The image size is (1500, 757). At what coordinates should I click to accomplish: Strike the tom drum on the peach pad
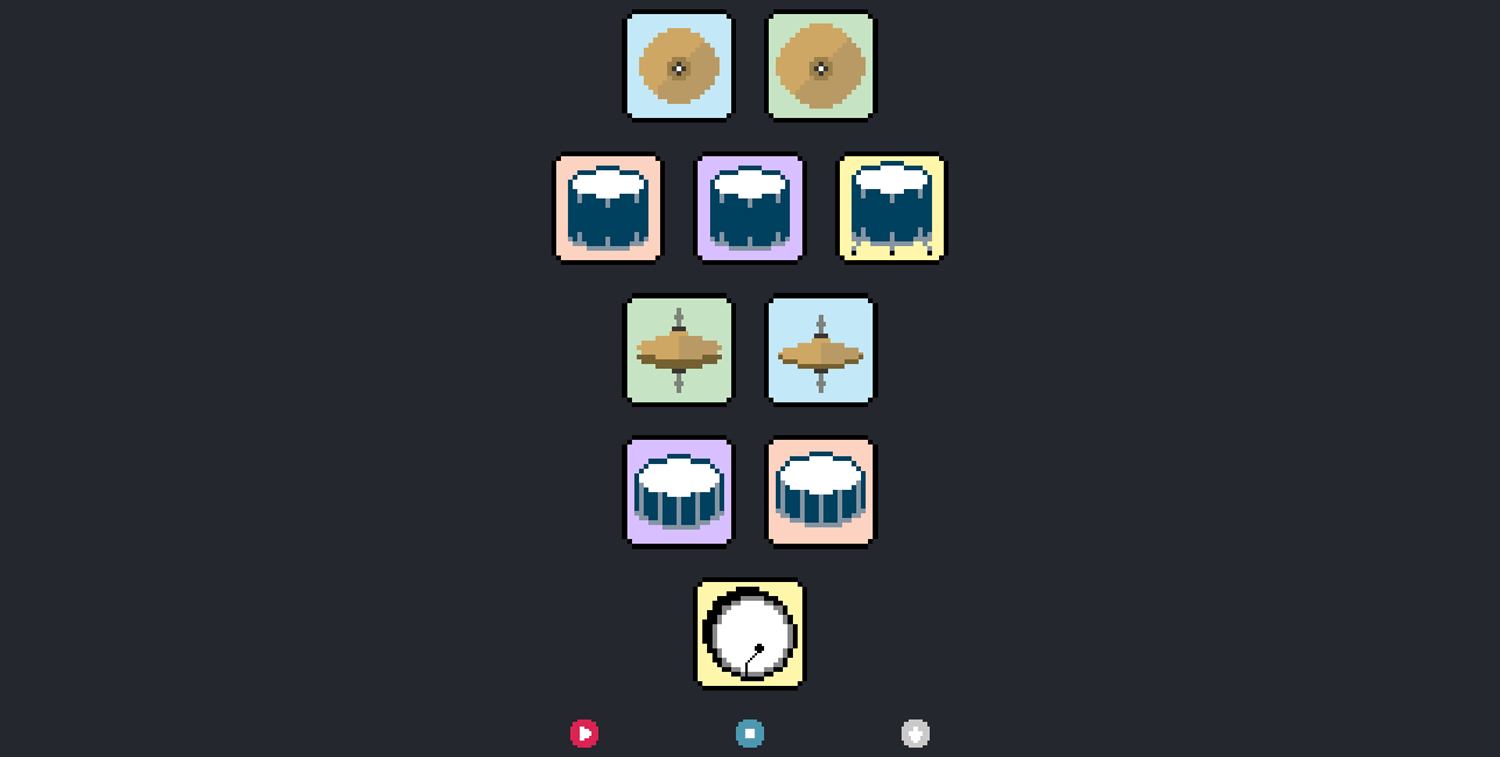coord(608,207)
